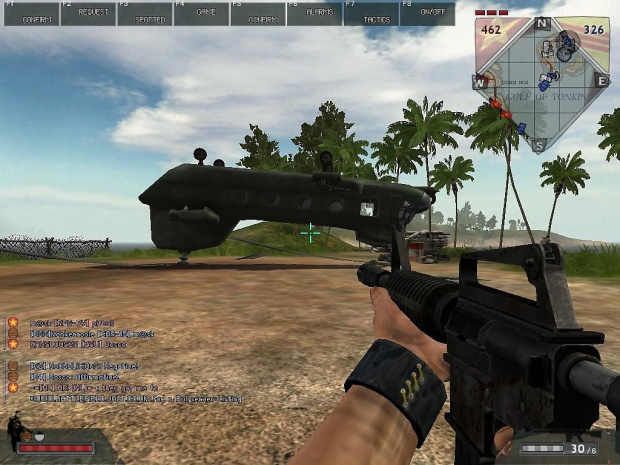This screenshot has width=620, height=465.
Task: Choose the Alarms radio command
Action: click(x=313, y=14)
